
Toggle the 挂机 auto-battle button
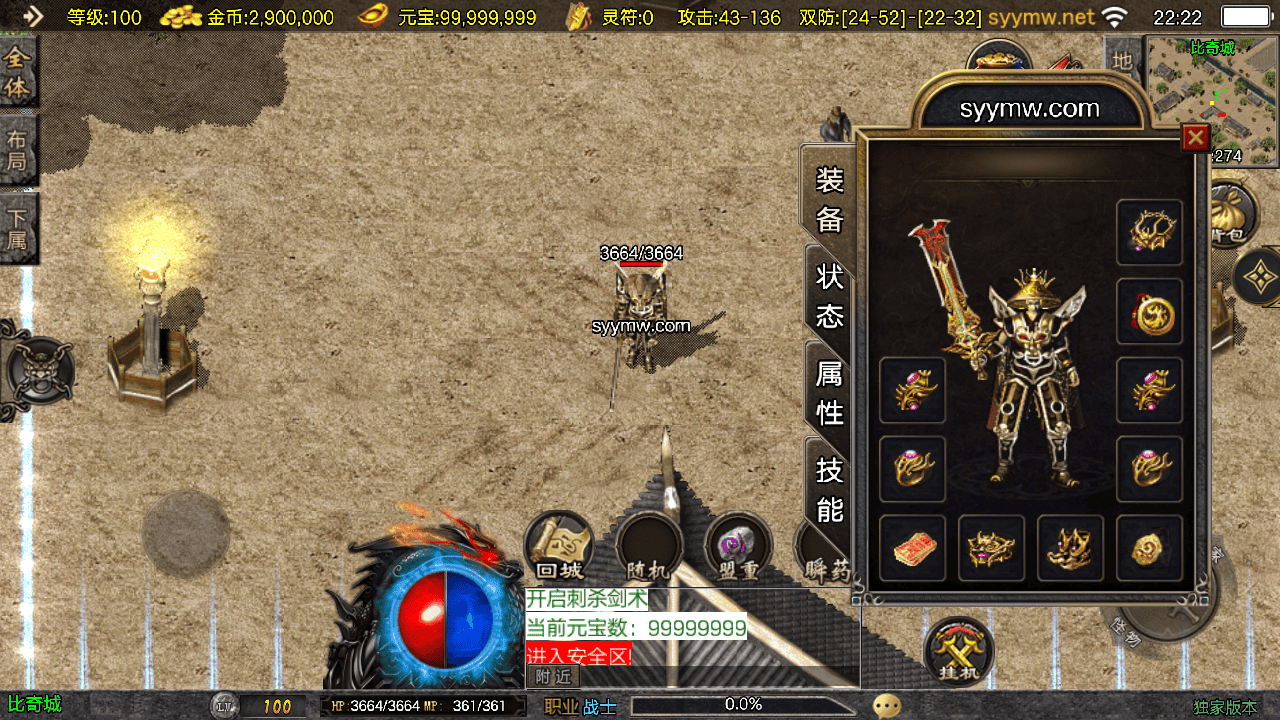958,652
